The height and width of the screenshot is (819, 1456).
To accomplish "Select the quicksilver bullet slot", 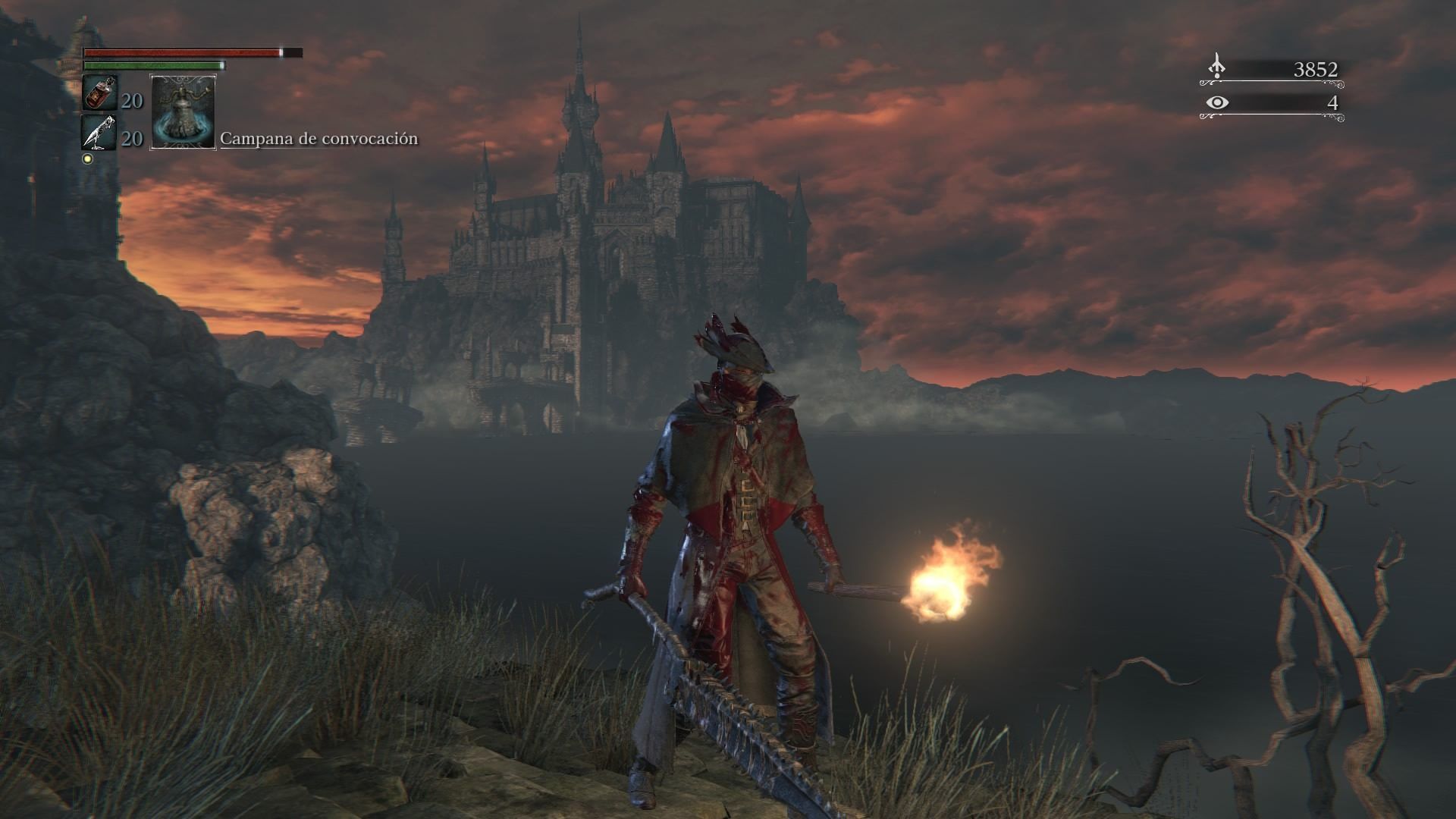I will [99, 133].
